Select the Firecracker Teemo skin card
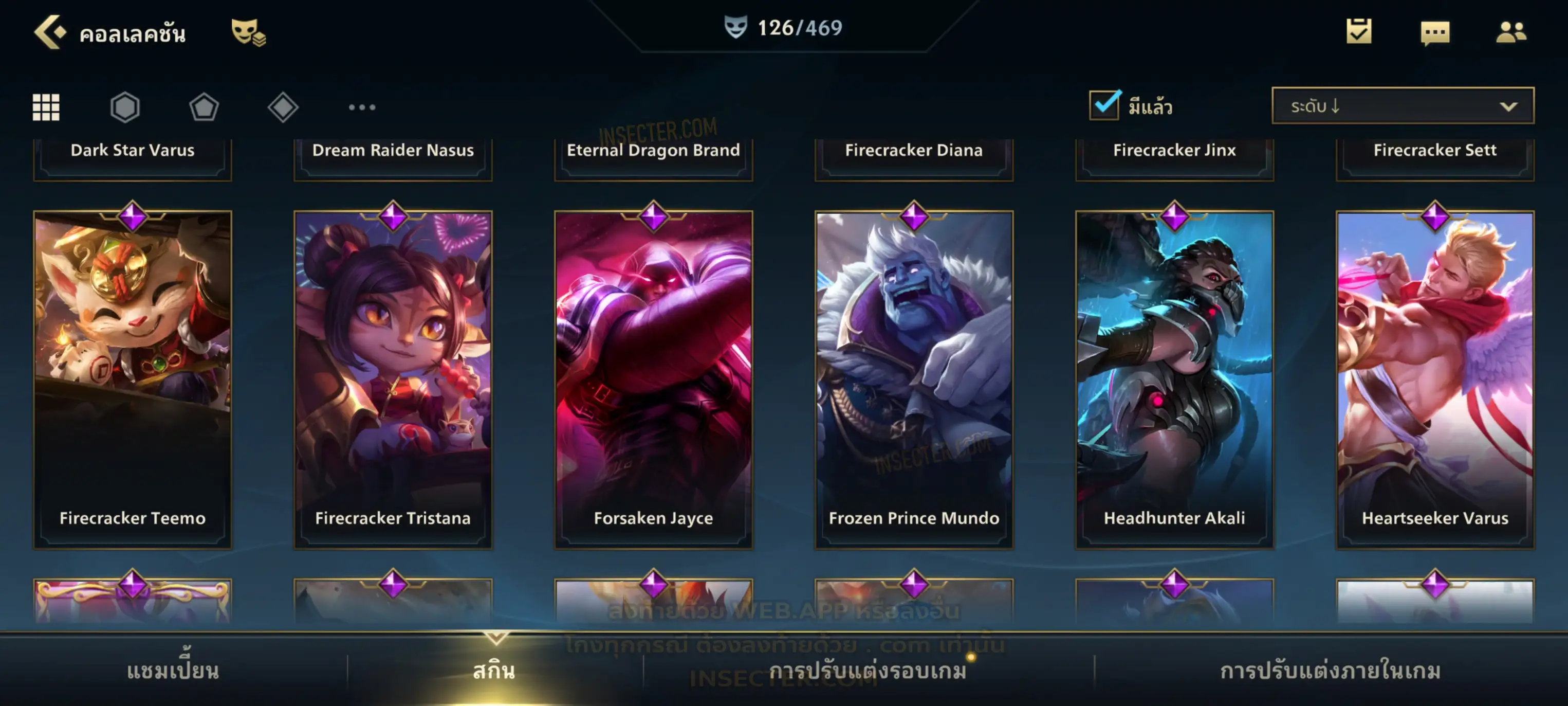The image size is (1568, 706). (x=133, y=379)
